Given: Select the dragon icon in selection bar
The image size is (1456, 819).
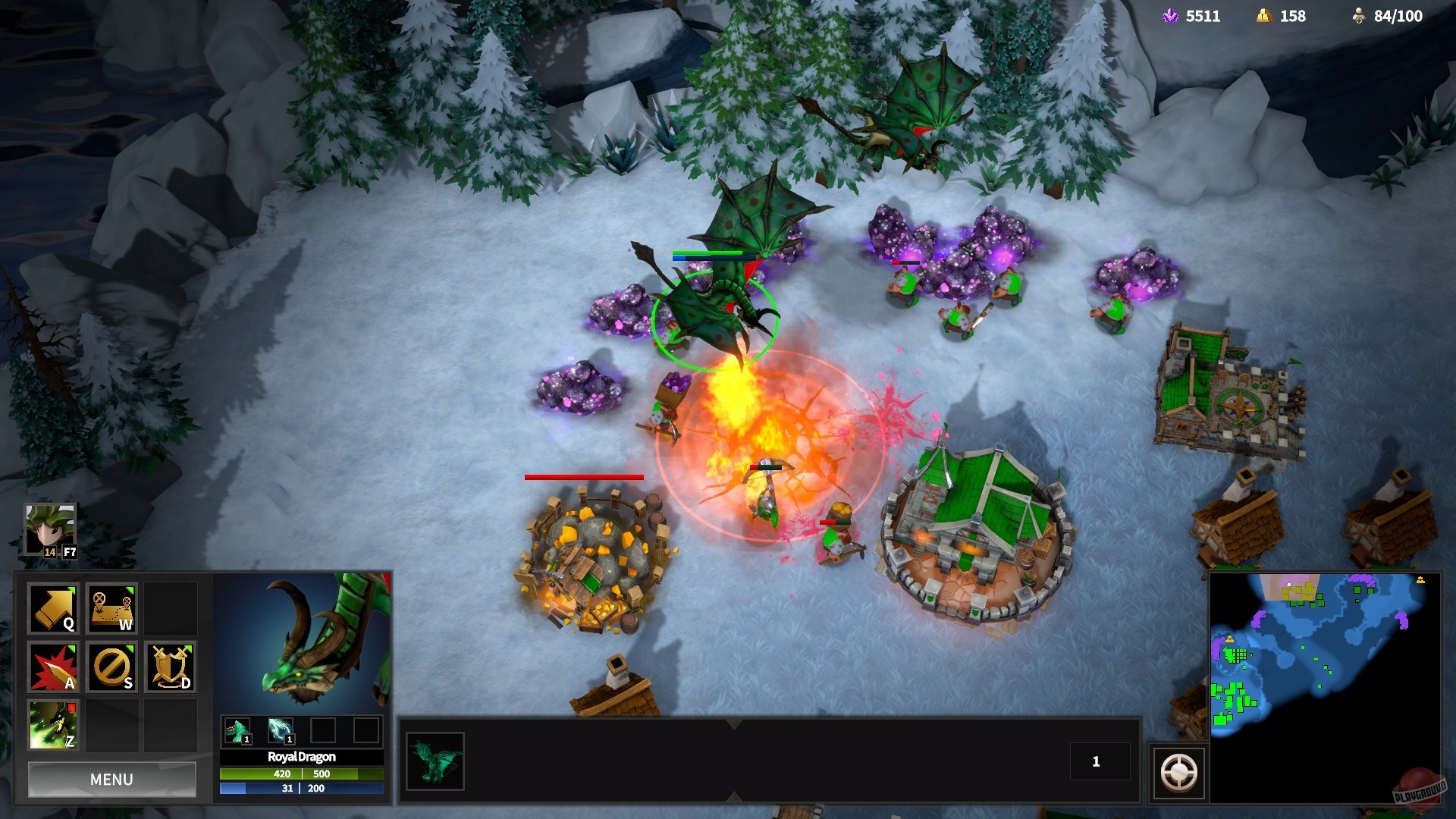Looking at the screenshot, I should [x=435, y=761].
